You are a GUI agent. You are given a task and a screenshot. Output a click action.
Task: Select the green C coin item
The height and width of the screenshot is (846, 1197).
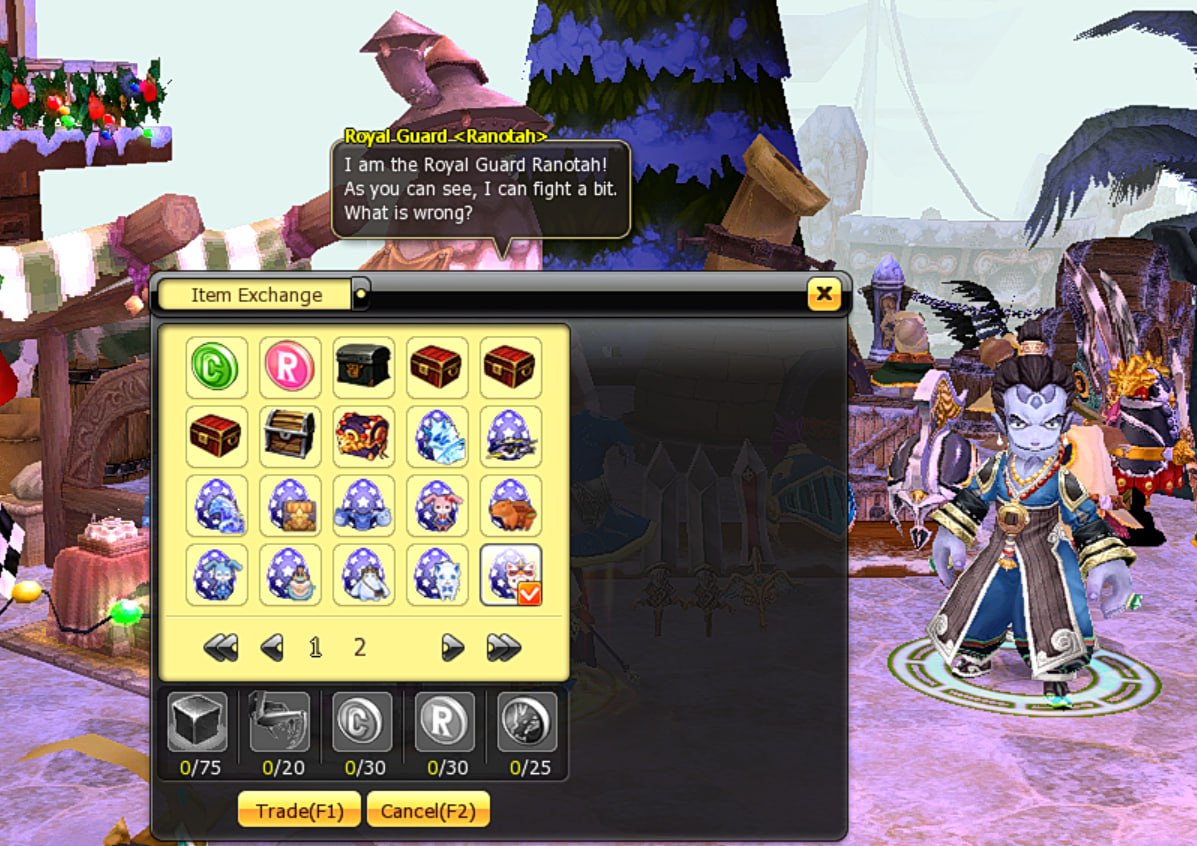(x=217, y=367)
